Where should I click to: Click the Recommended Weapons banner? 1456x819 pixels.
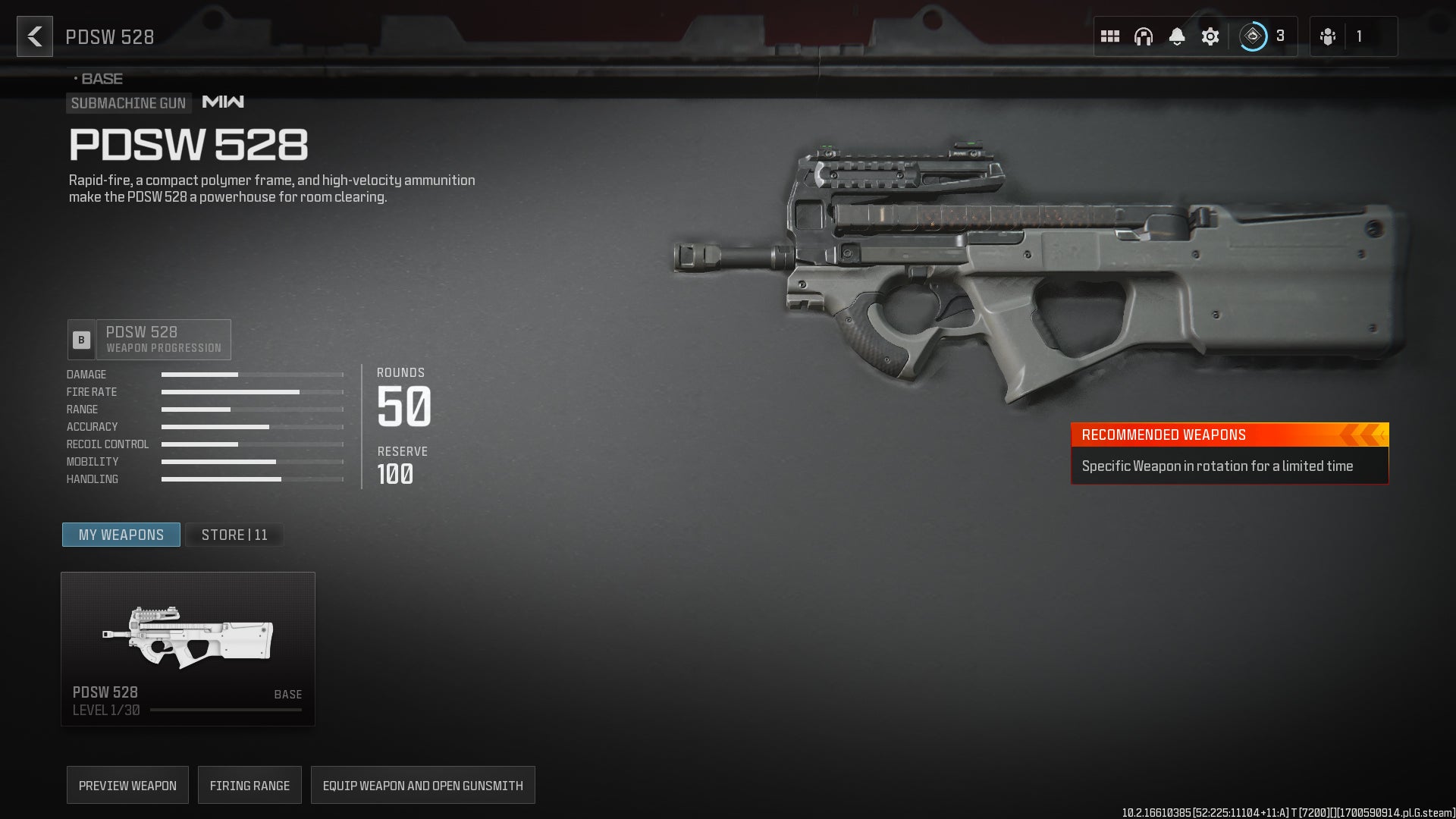click(1228, 435)
